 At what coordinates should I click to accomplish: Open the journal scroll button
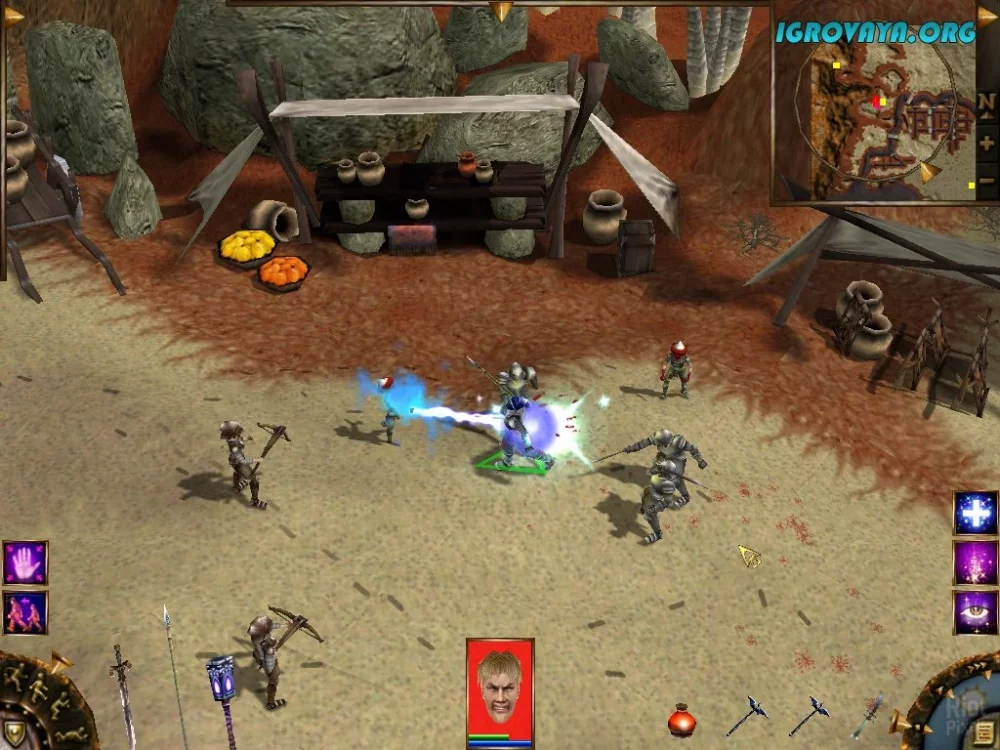[x=983, y=732]
